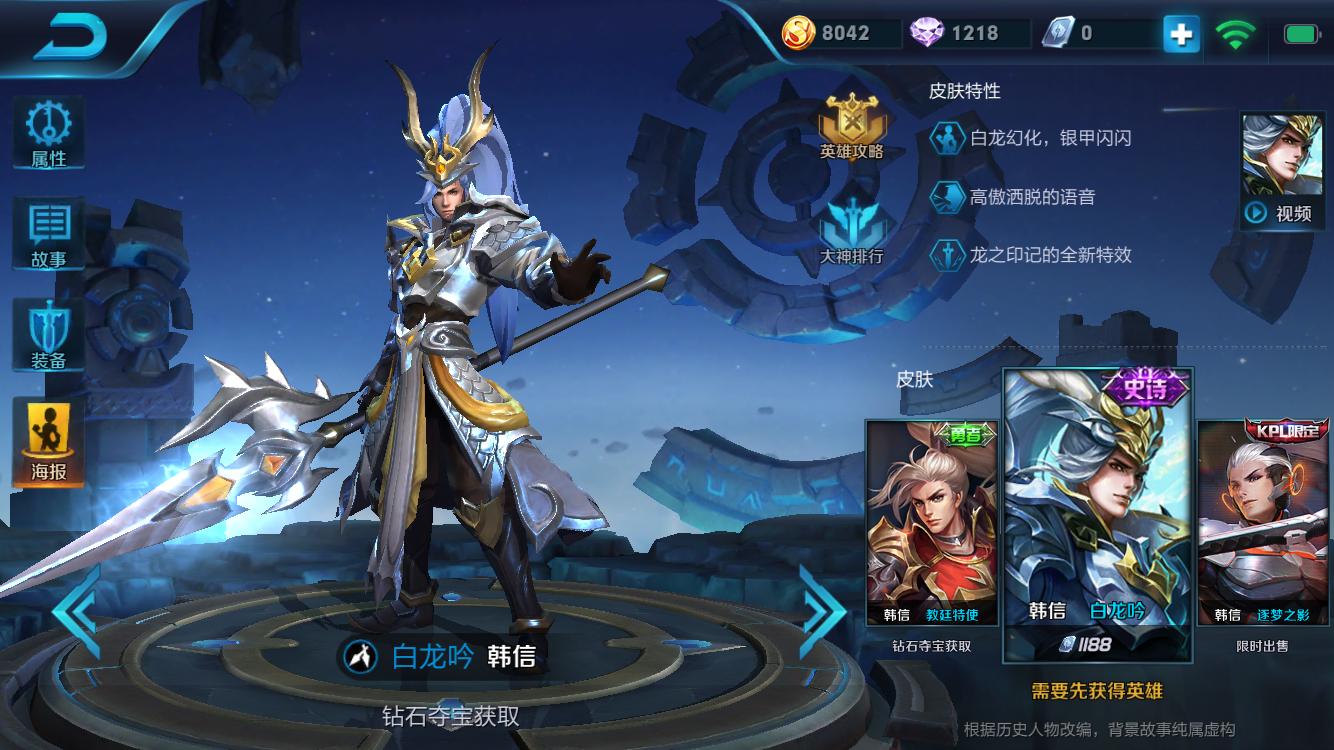Switch to the previous hero with left arrow

tap(76, 610)
